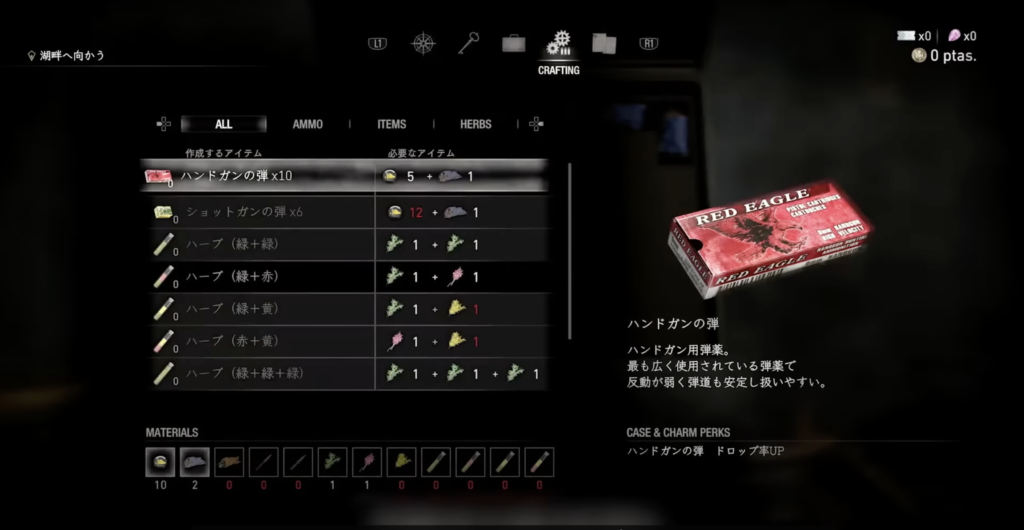
Task: Open the map compass tab
Action: [424, 44]
